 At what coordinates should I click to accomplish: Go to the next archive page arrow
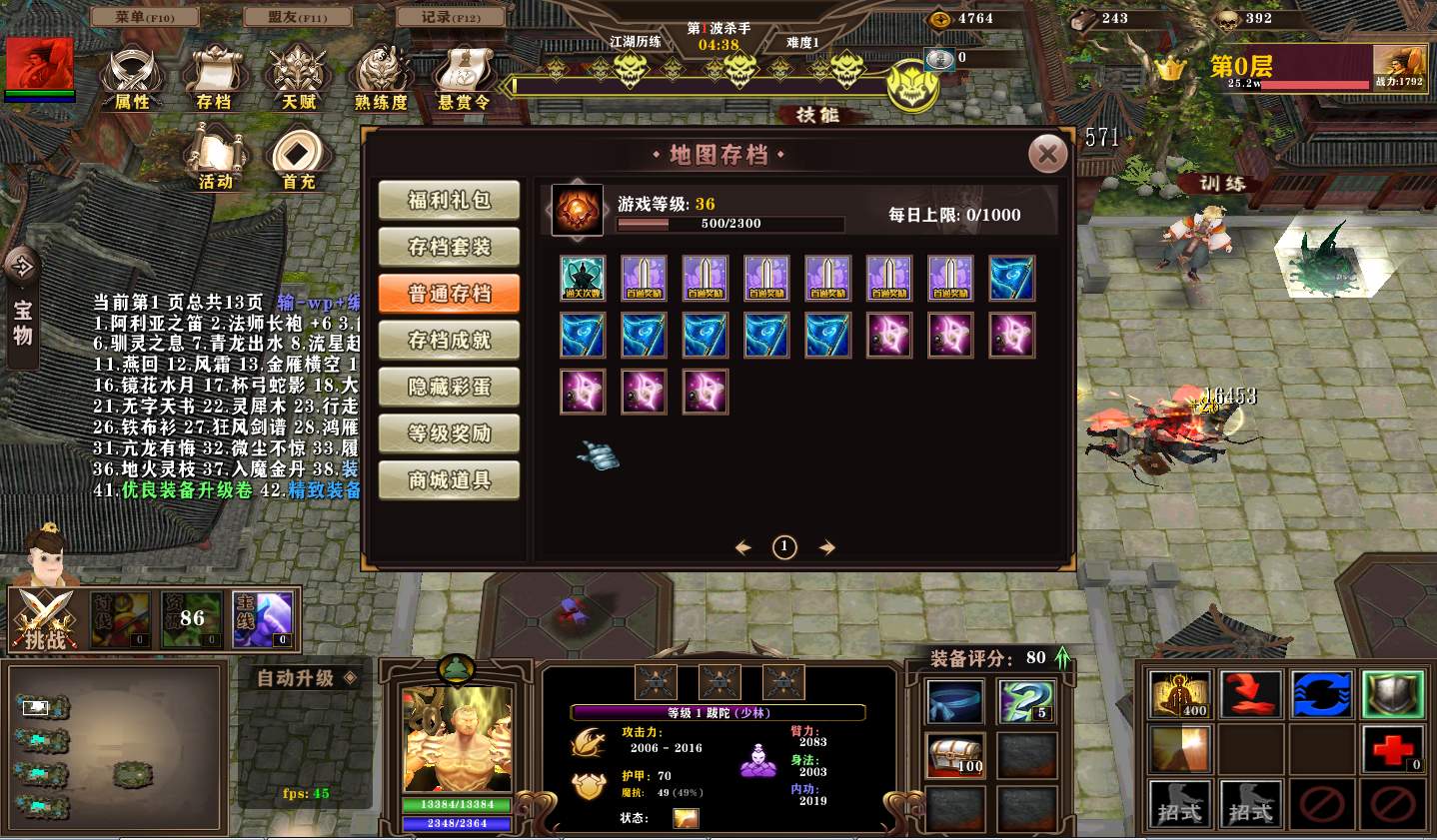pos(826,547)
